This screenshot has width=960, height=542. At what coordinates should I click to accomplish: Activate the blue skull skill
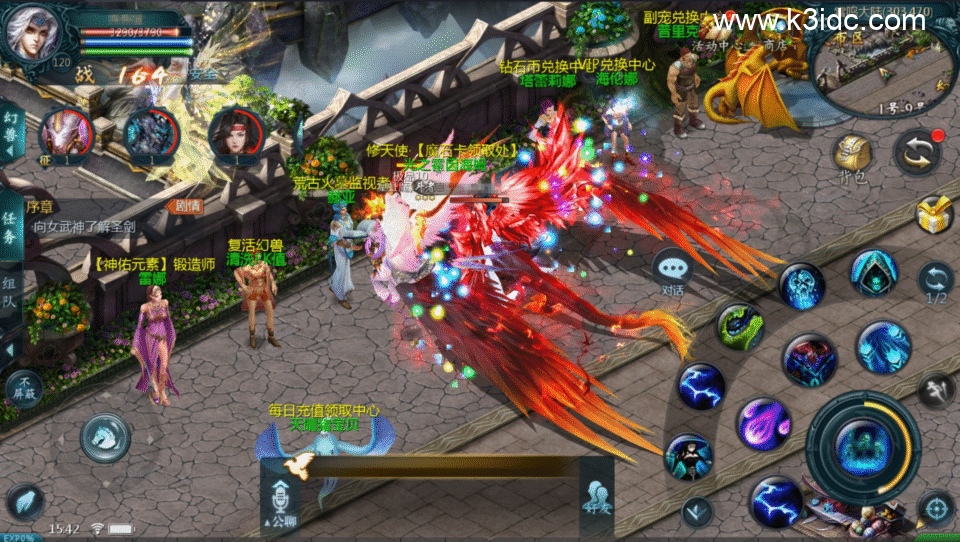pos(802,286)
